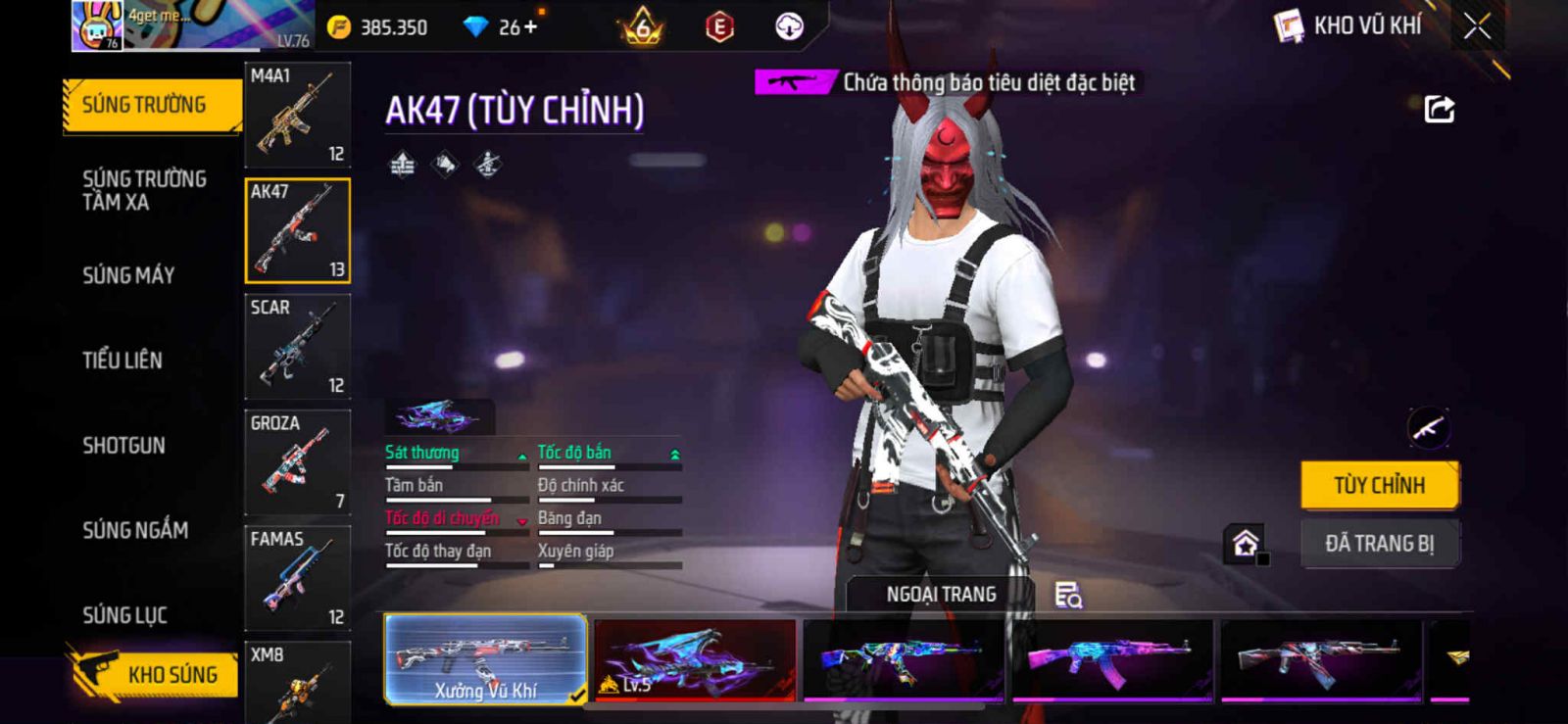Choose the Lv.5 blue dragon AK skin
Screen dimensions: 1568x724
[695, 659]
